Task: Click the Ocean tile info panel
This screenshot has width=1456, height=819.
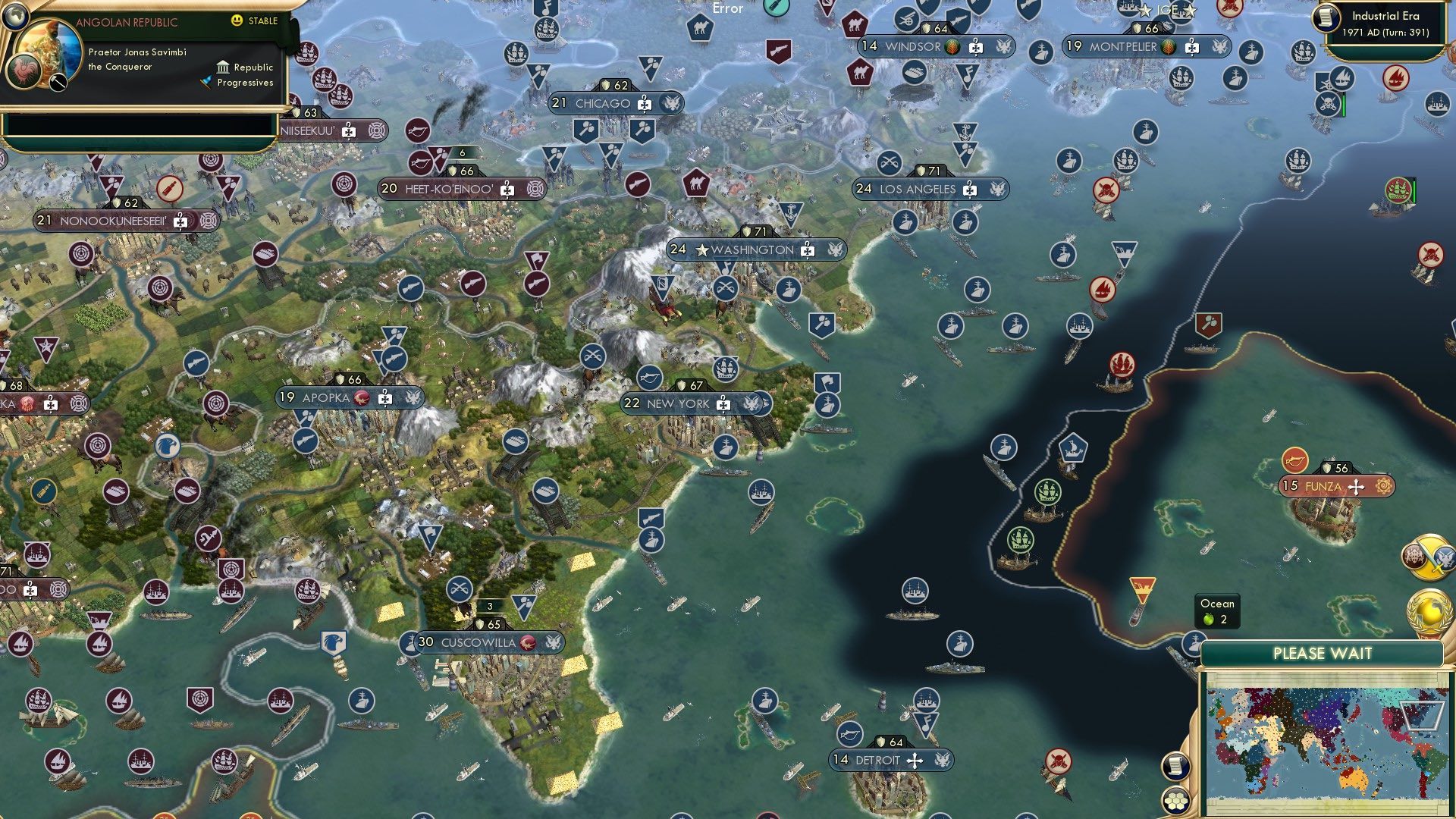Action: (x=1216, y=611)
